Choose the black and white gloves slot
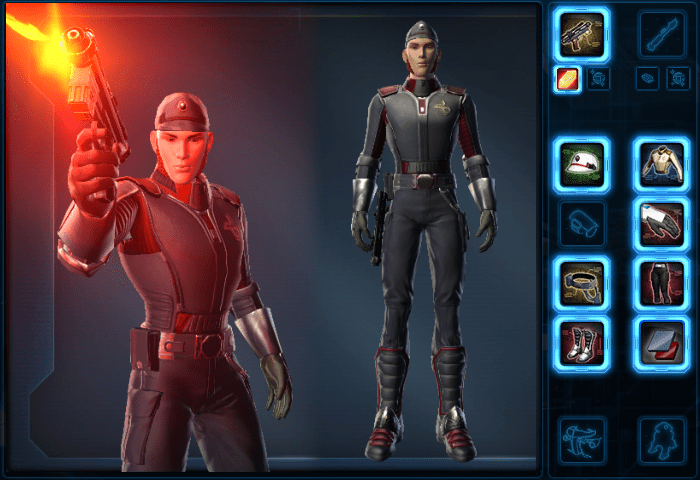 click(x=662, y=224)
